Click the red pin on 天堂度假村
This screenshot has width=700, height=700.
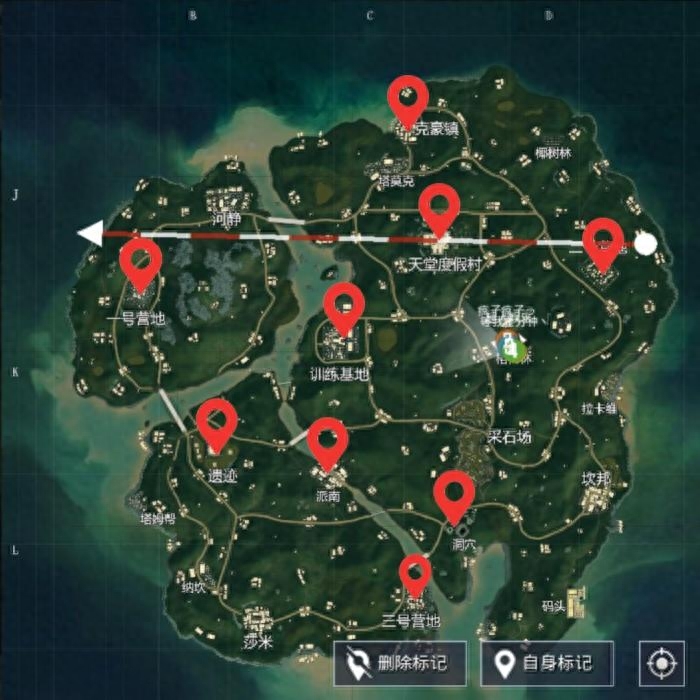(439, 205)
